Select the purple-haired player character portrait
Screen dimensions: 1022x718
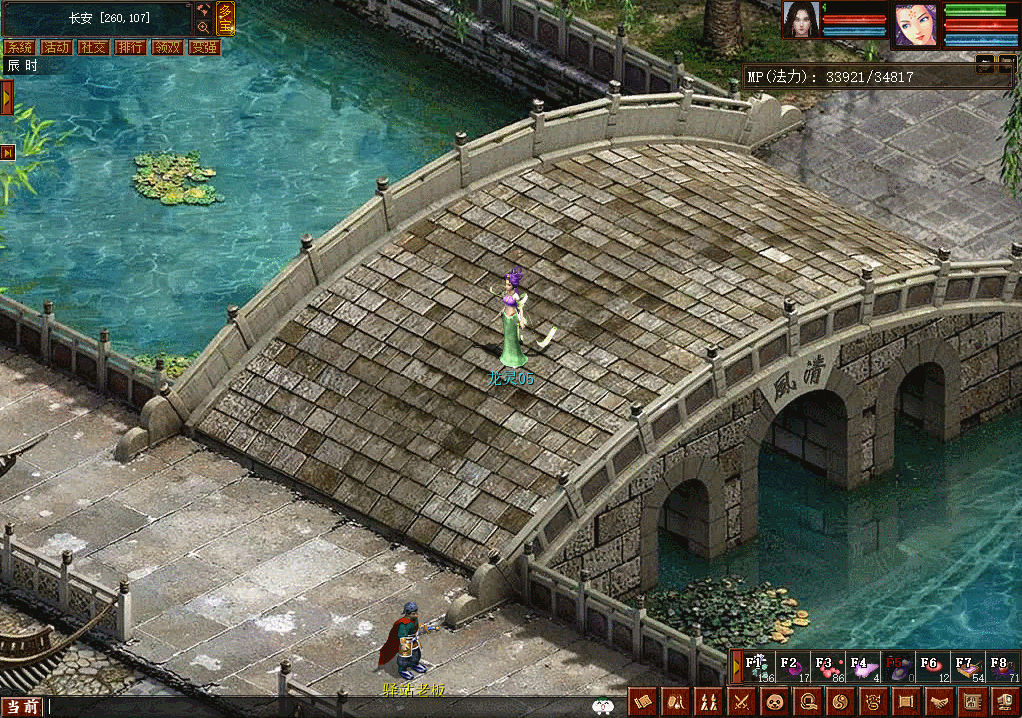(x=914, y=24)
